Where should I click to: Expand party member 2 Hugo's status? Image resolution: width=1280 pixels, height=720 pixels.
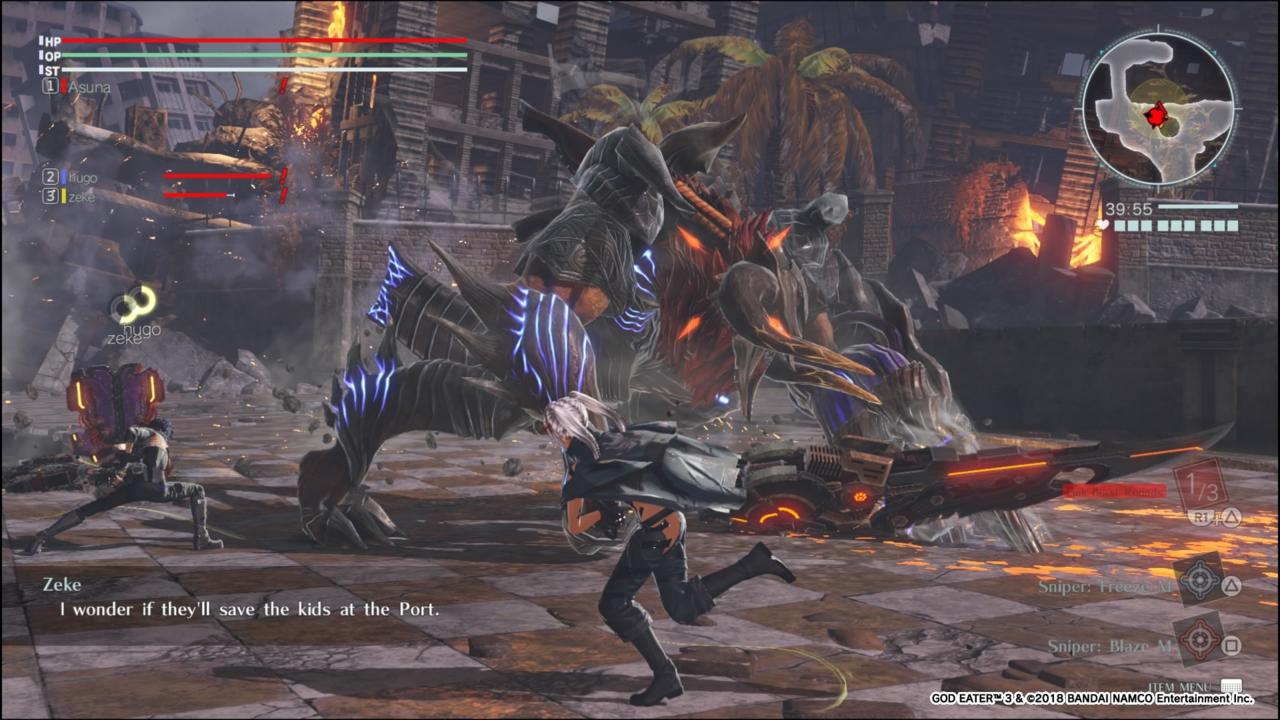click(50, 175)
